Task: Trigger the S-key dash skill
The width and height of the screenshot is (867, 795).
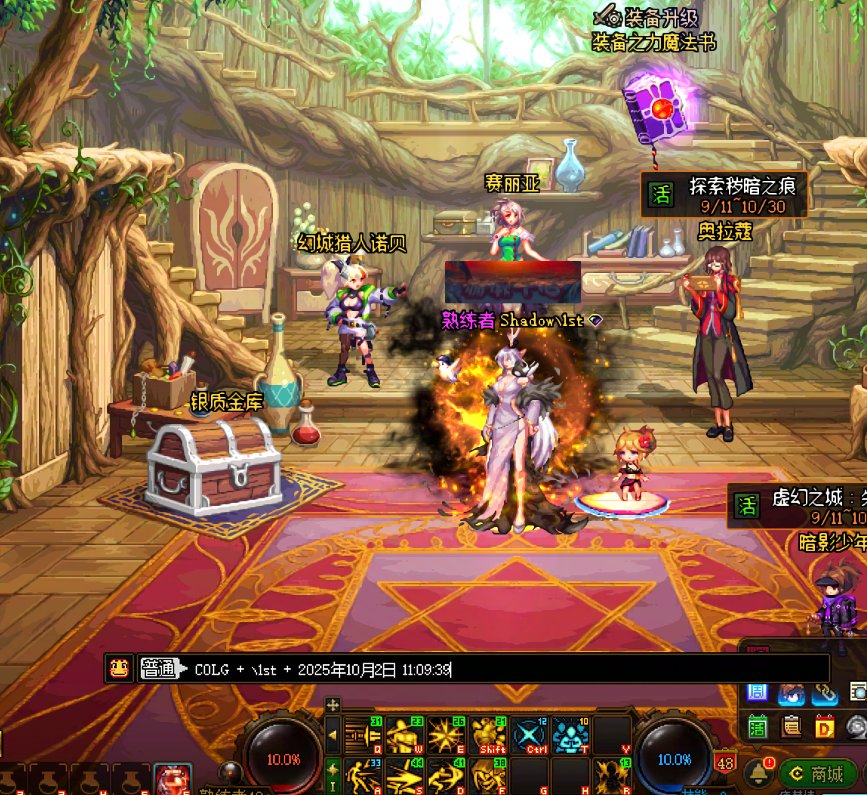Action: pyautogui.click(x=403, y=775)
